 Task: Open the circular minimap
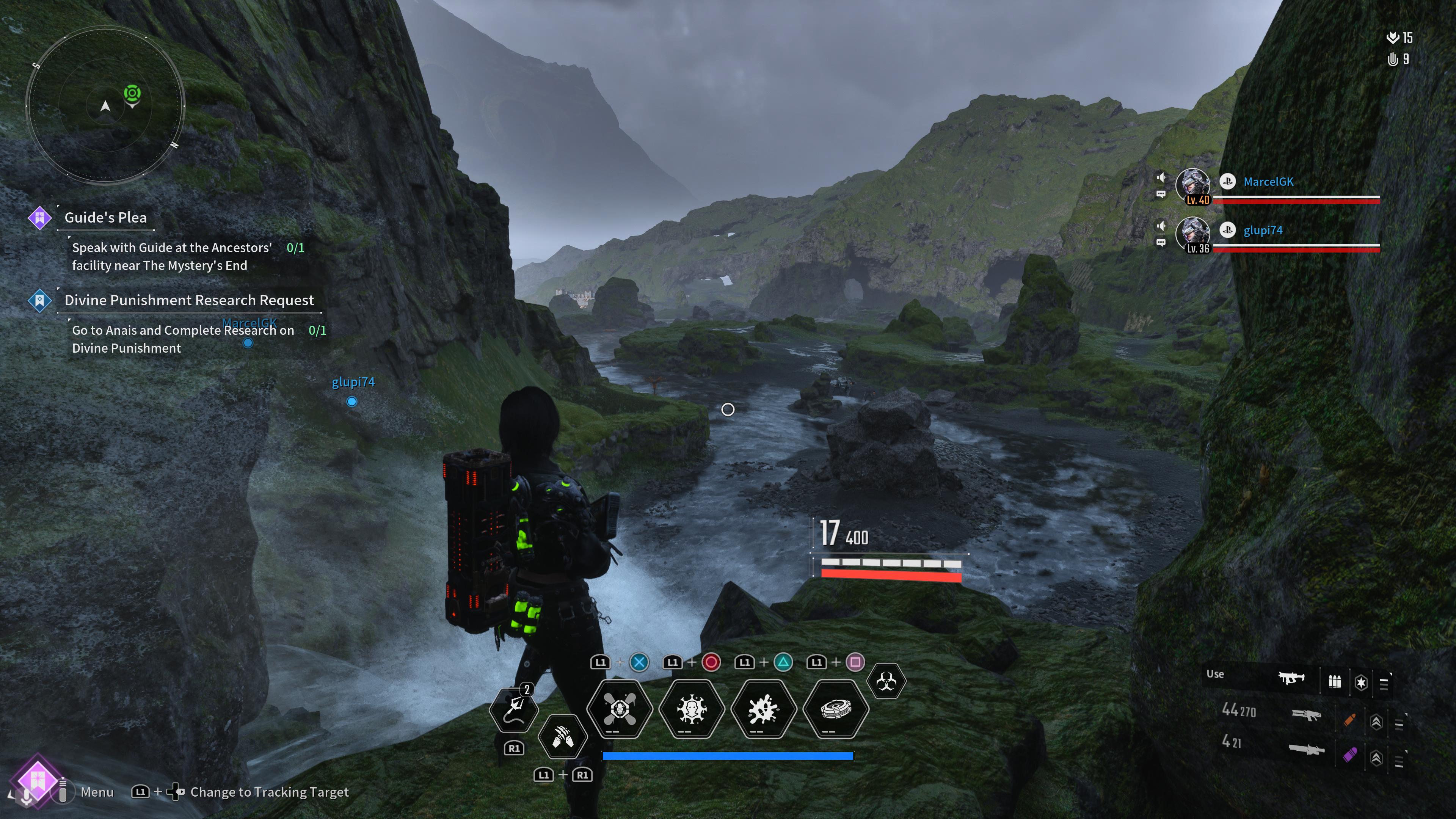pos(105,106)
